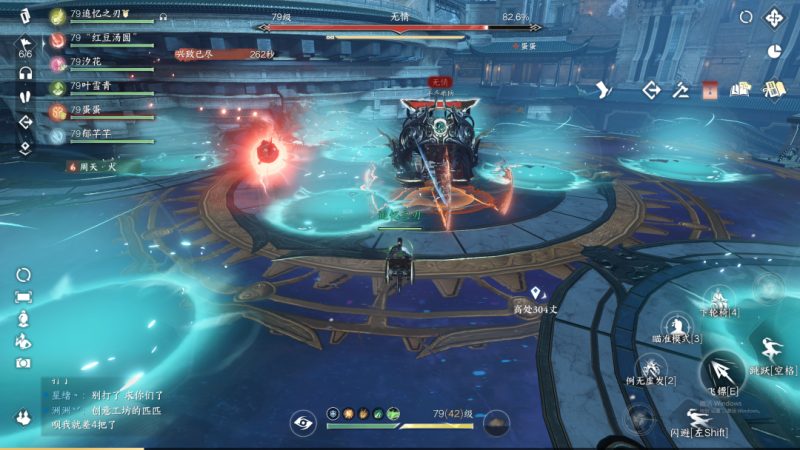The width and height of the screenshot is (800, 450).
Task: Click the pie chart statistics icon
Action: pyautogui.click(x=773, y=51)
